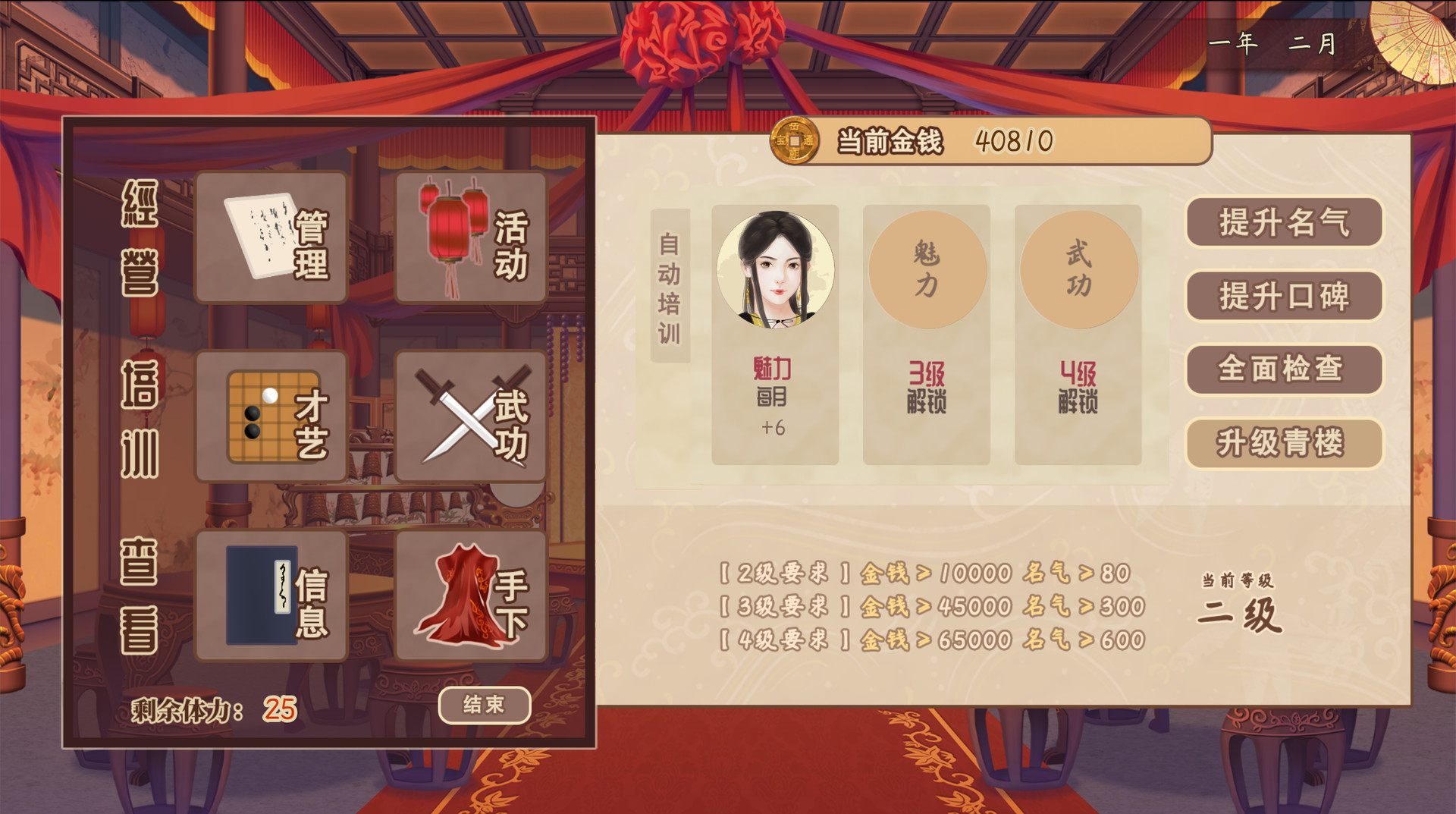
Task: Open 信息 (information) via the scroll icon
Action: click(x=271, y=596)
